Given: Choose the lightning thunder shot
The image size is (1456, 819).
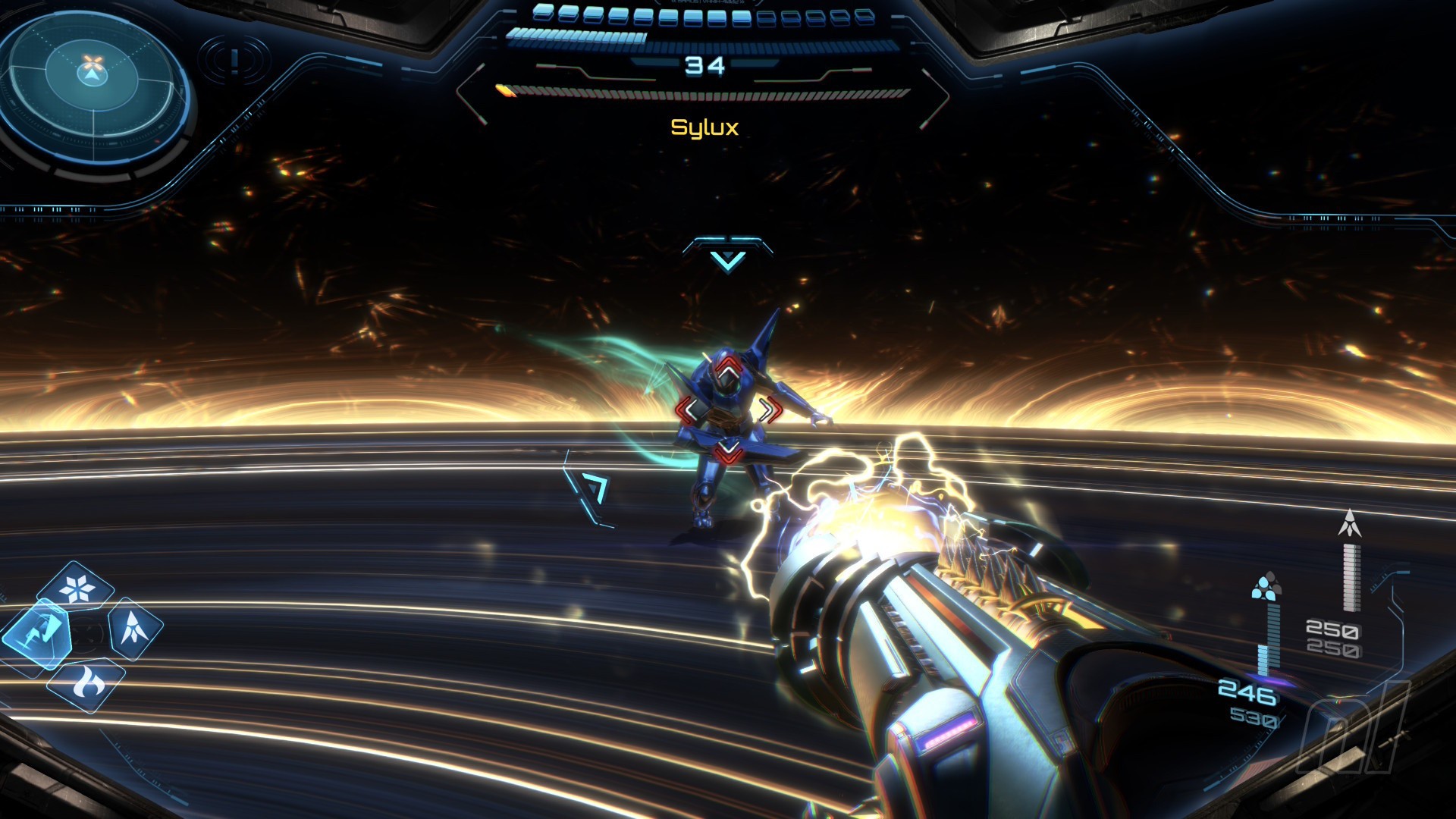Looking at the screenshot, I should click(x=38, y=634).
